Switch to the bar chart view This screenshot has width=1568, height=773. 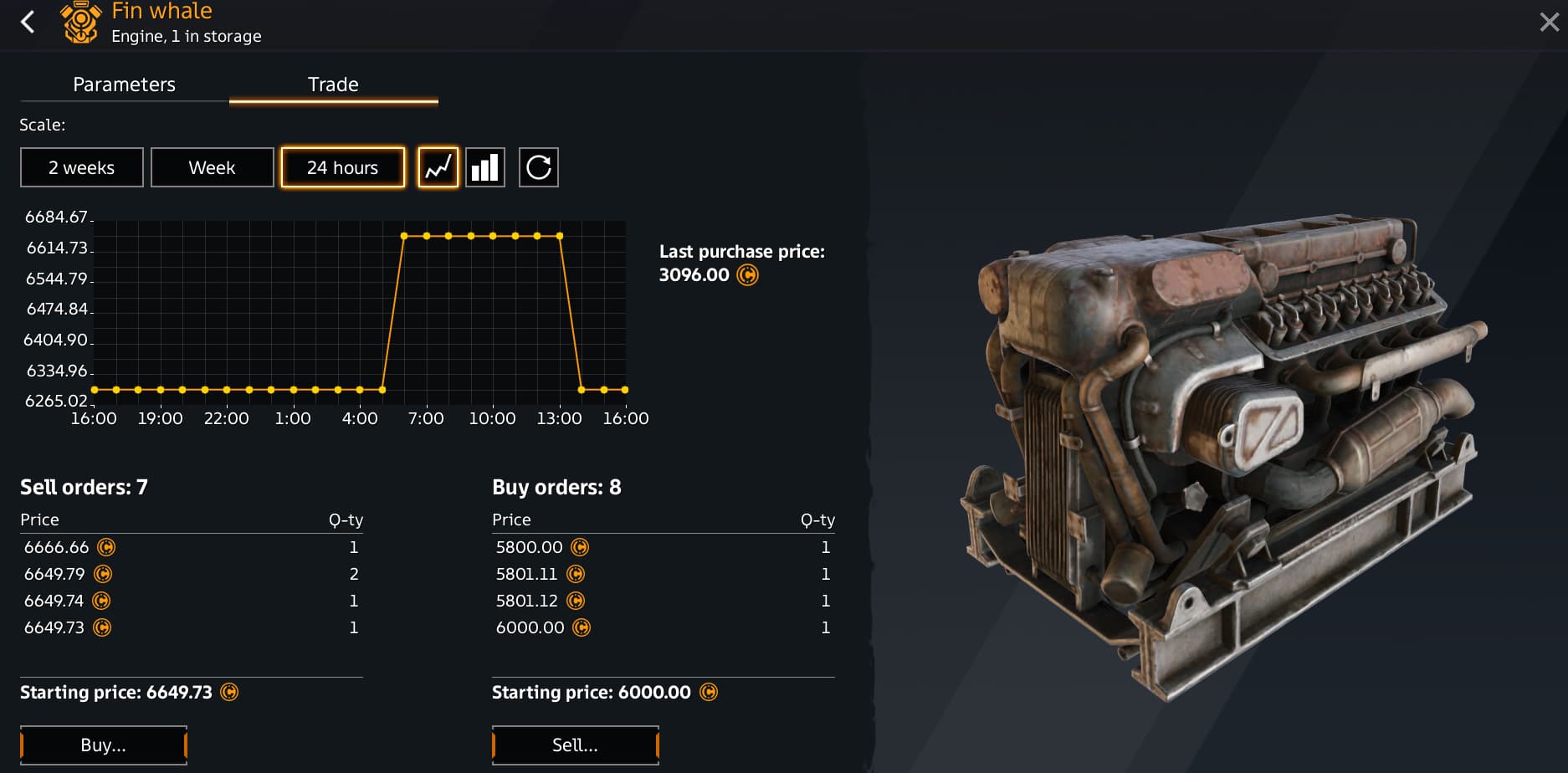tap(485, 167)
